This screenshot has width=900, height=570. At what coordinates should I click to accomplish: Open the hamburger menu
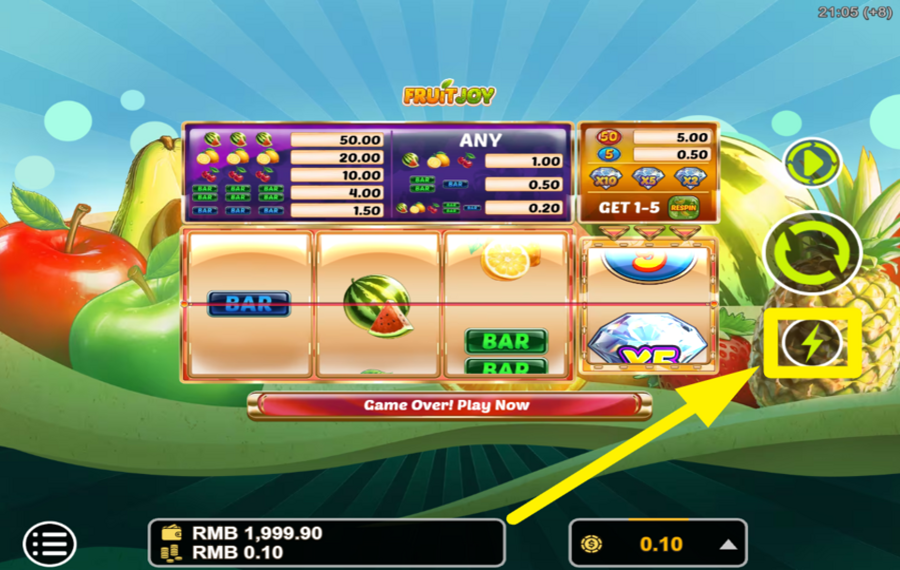click(x=49, y=544)
